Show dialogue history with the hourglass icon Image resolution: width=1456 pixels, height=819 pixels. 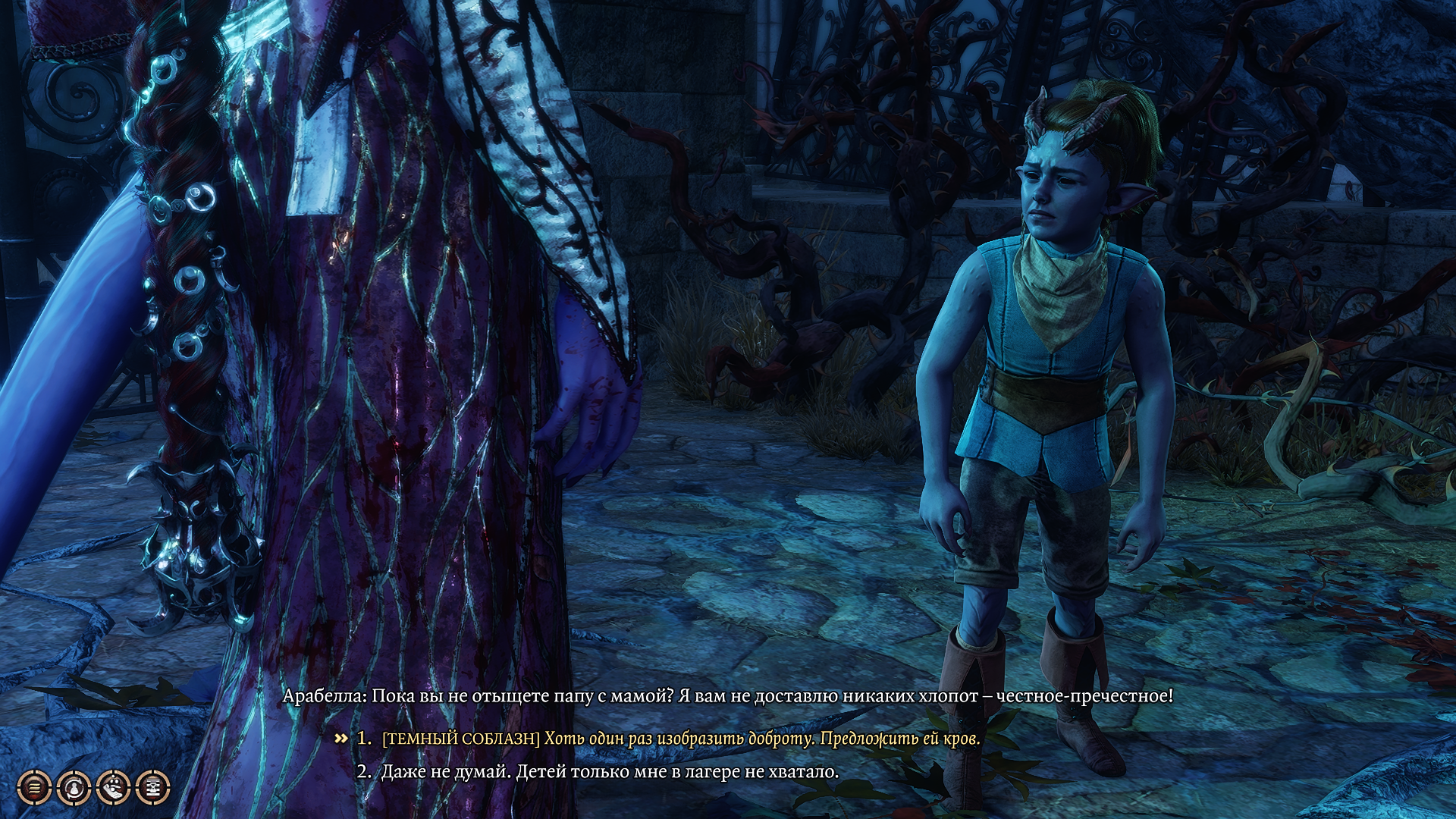point(152,788)
